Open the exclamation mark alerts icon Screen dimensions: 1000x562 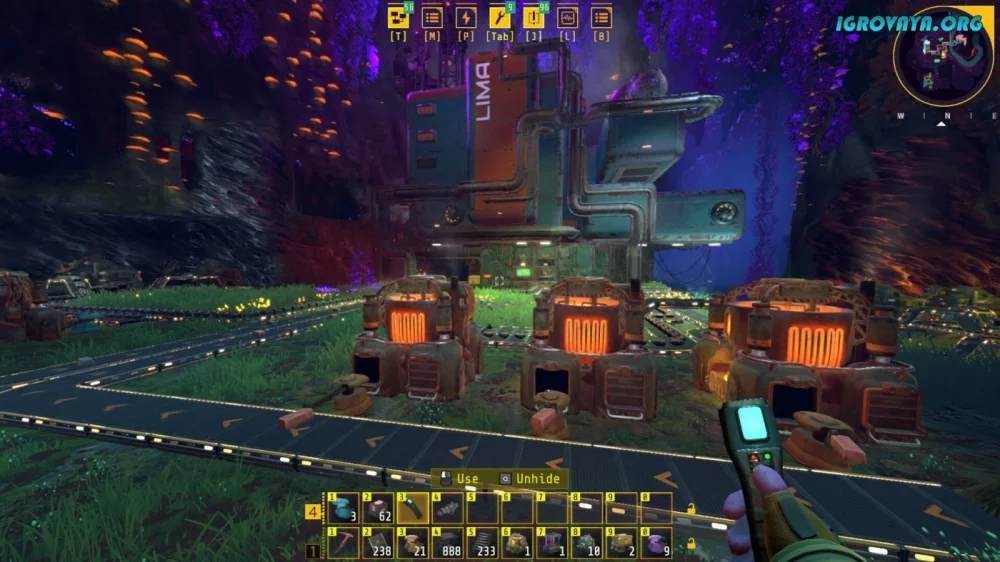click(x=533, y=17)
